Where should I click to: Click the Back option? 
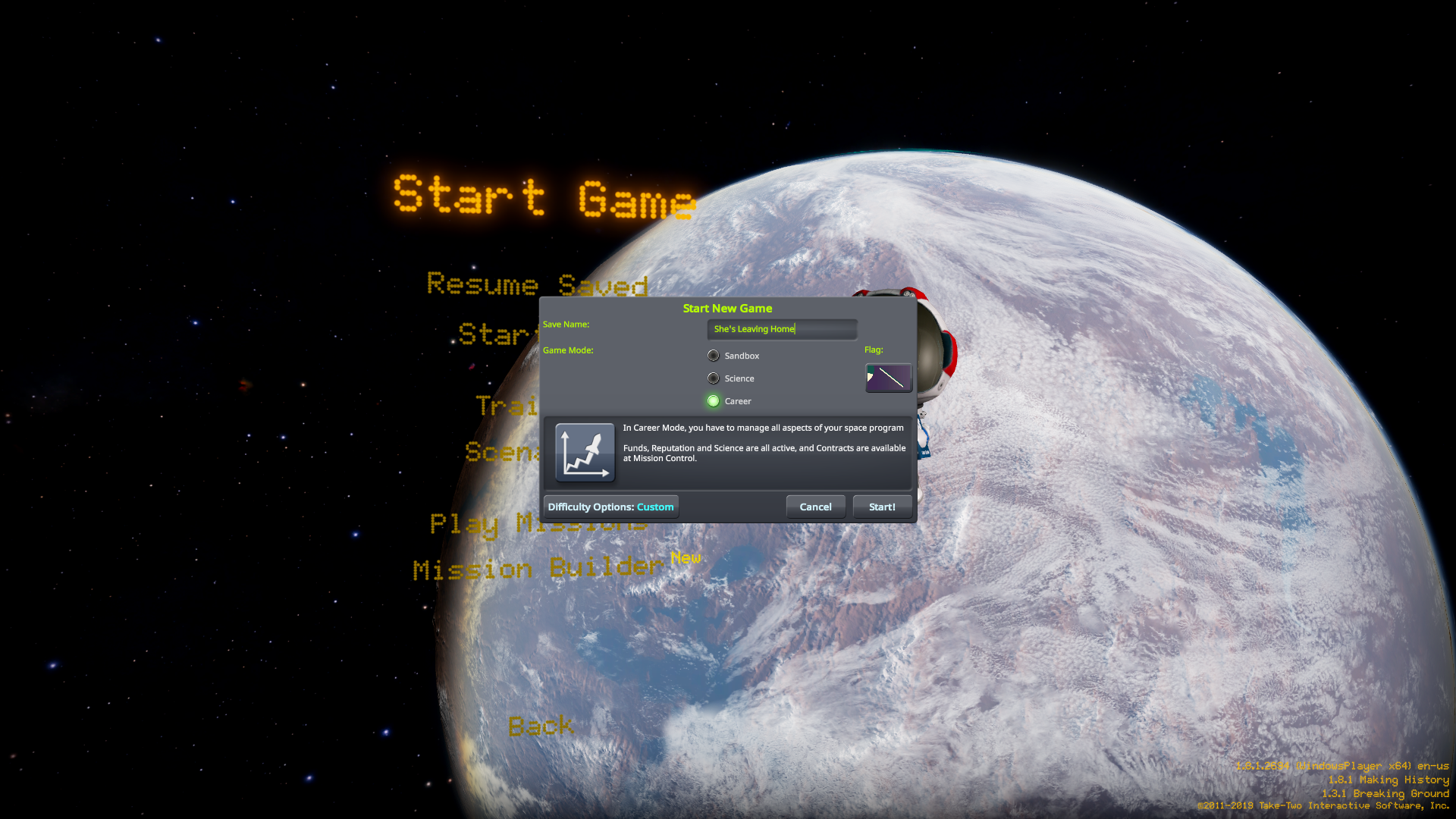pos(541,726)
